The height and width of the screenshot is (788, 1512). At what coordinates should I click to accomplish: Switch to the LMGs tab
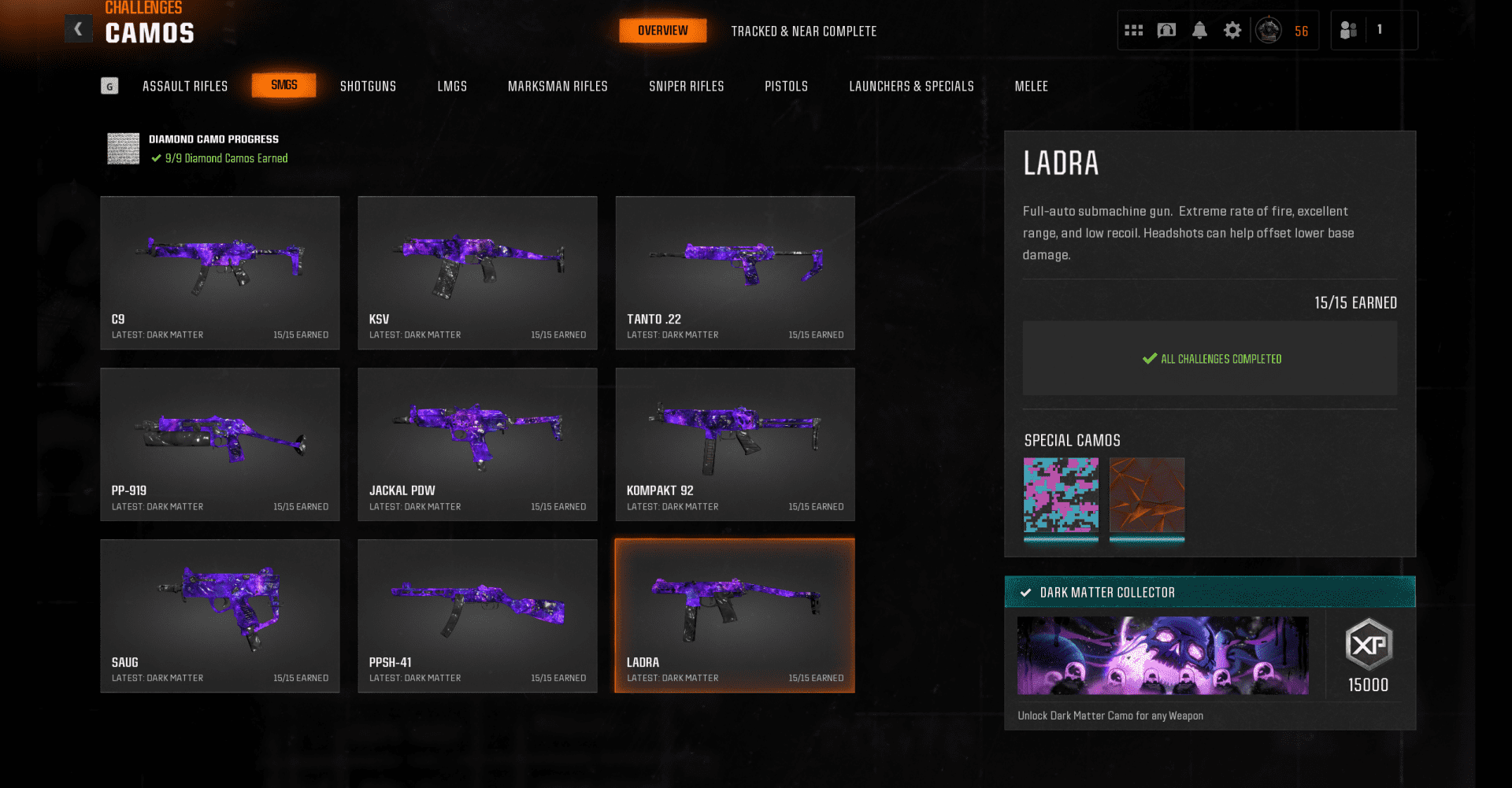(452, 87)
